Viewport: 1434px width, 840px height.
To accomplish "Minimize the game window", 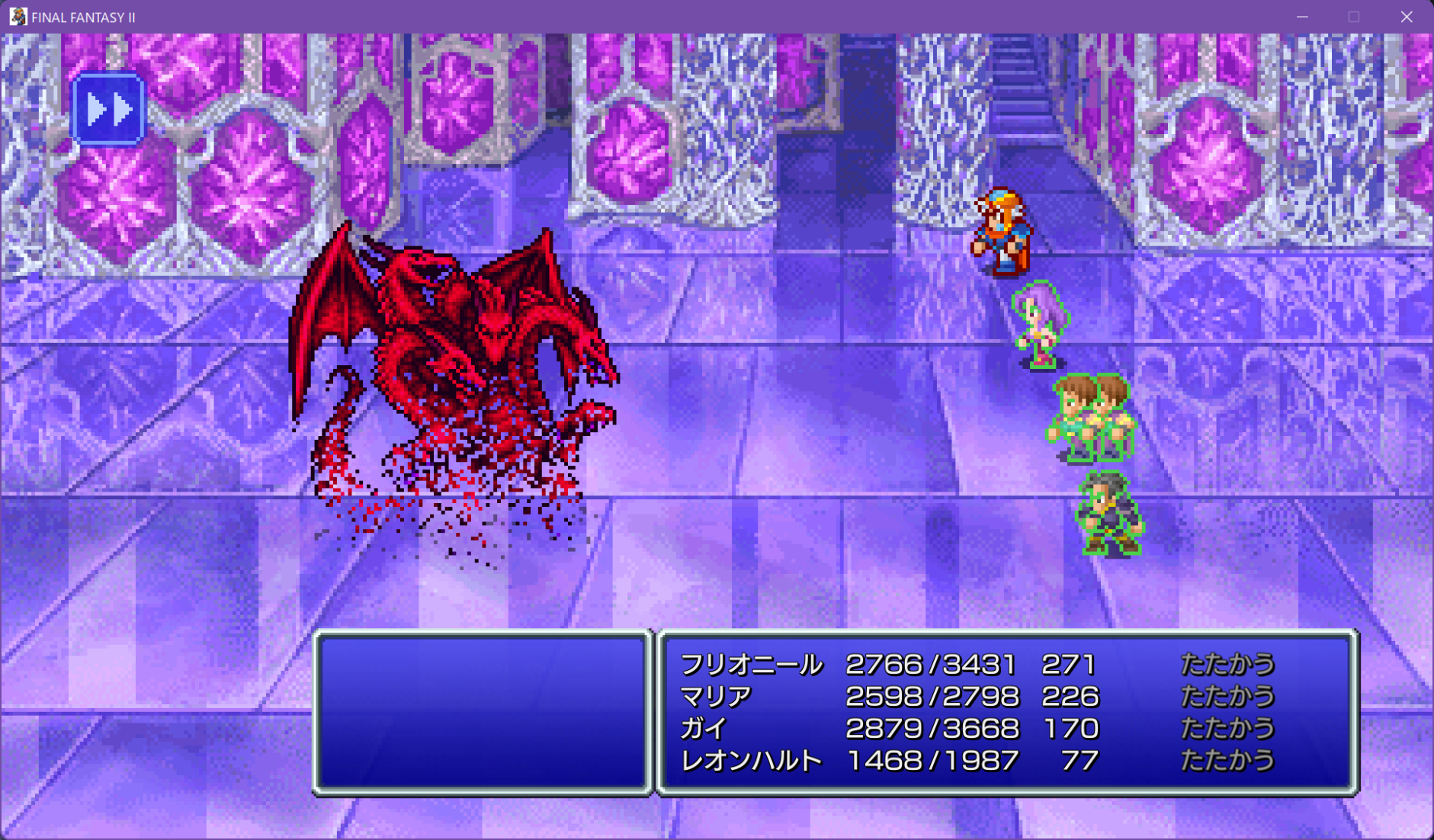I will [x=1302, y=17].
